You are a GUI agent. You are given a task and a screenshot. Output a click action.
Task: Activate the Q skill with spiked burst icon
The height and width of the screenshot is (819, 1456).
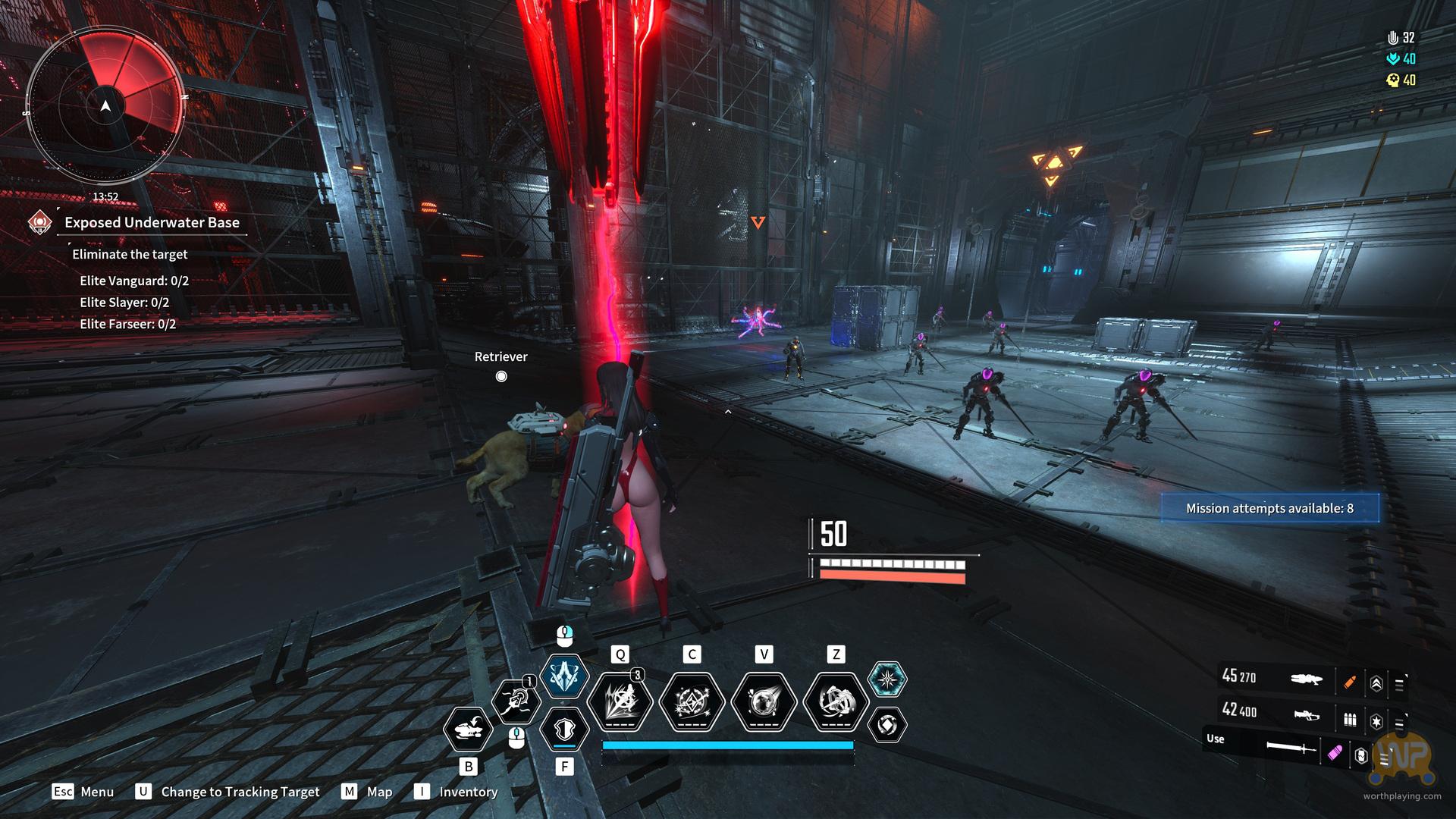point(620,701)
